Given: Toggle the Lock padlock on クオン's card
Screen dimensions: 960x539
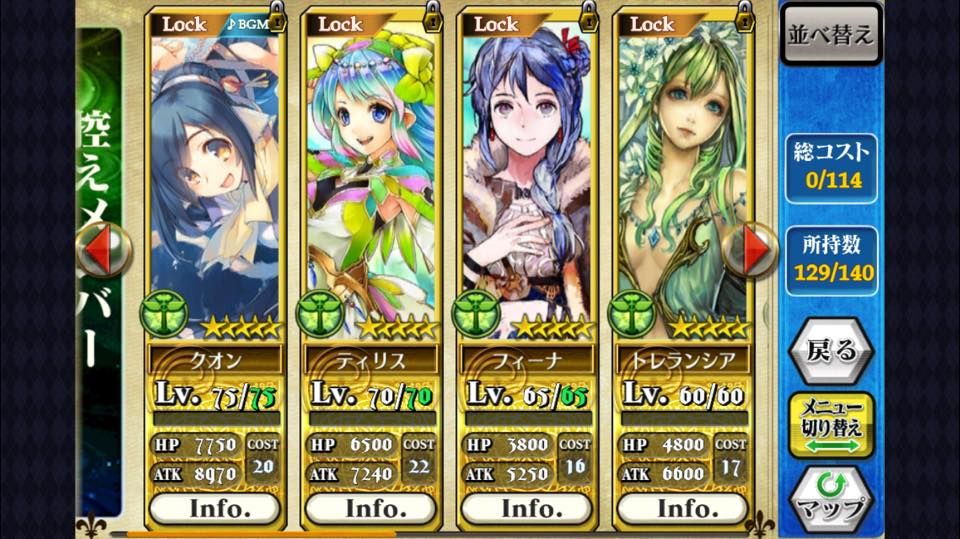Looking at the screenshot, I should point(277,18).
